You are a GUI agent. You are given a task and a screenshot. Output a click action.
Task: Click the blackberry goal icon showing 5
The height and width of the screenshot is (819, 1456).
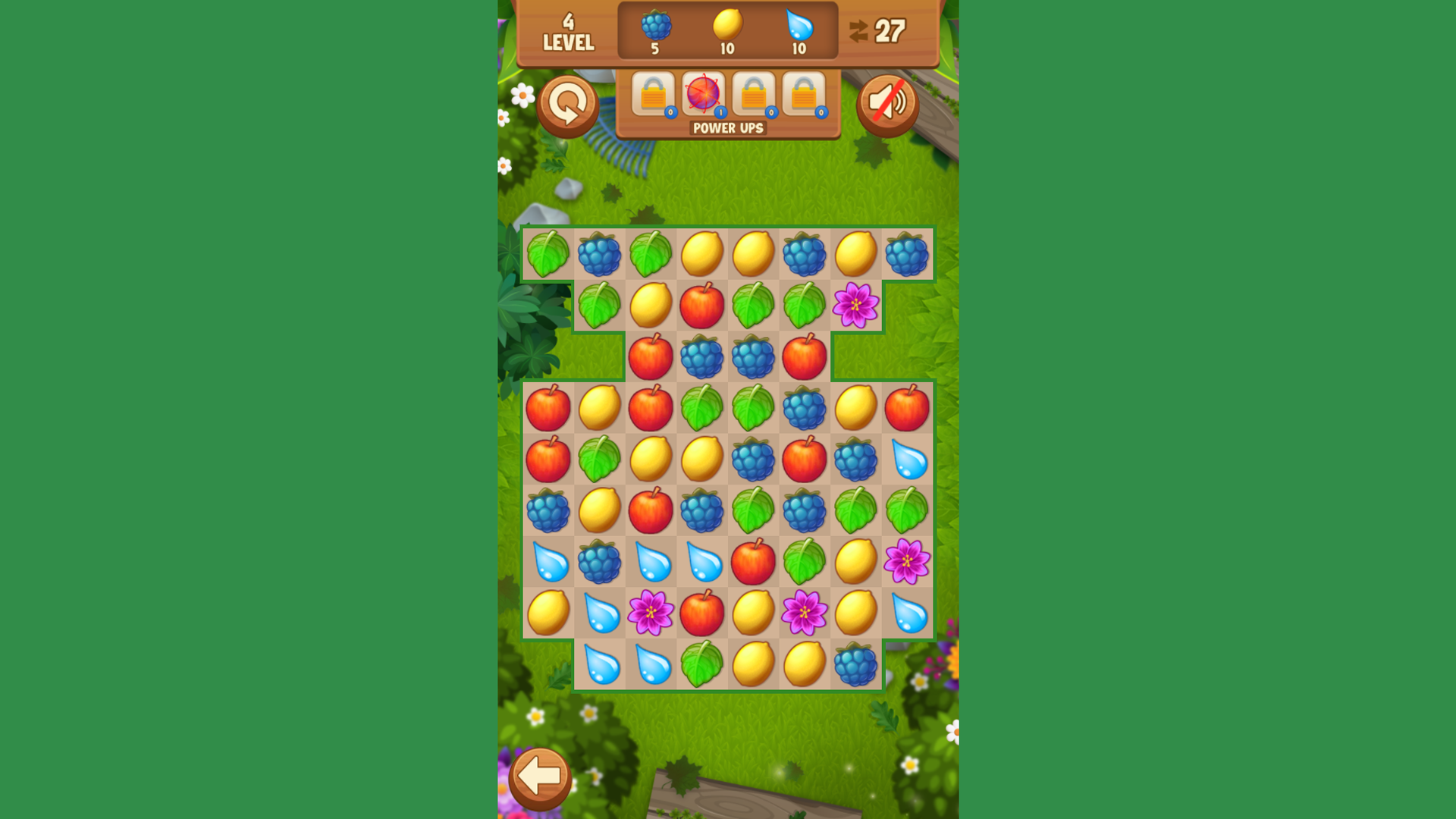click(654, 25)
